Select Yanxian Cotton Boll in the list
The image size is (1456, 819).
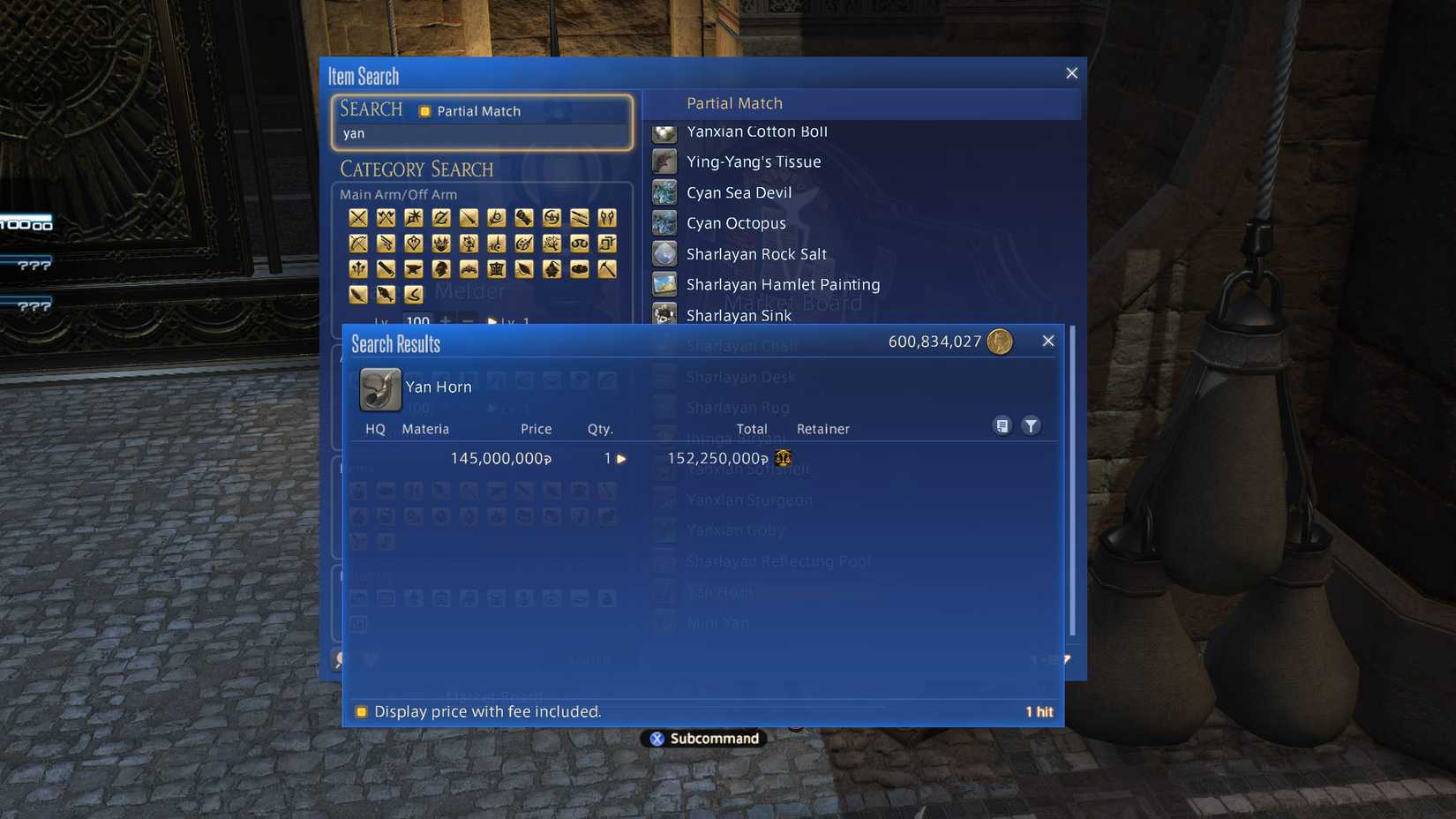point(756,132)
